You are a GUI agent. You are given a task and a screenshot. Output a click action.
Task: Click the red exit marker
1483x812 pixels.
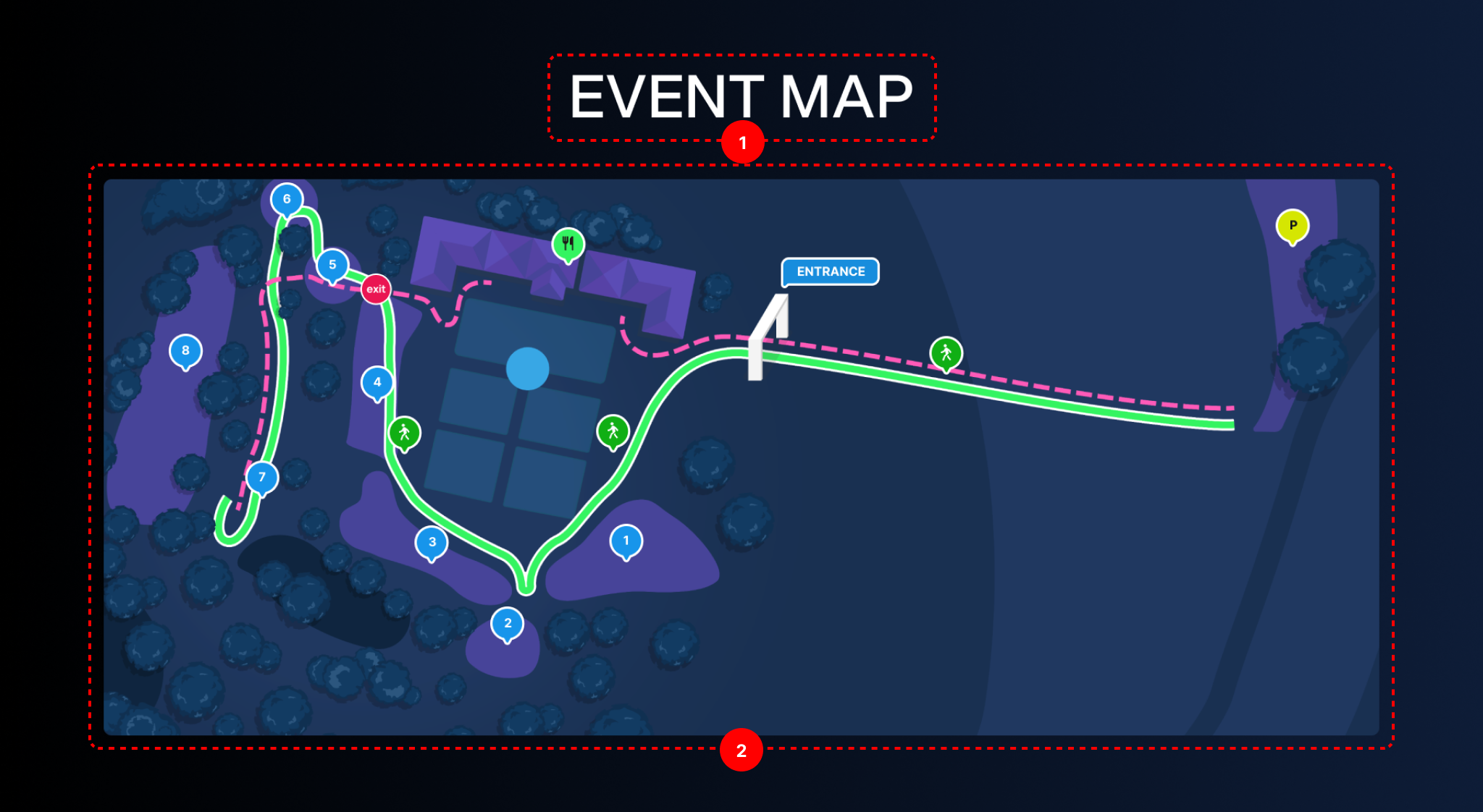[x=376, y=289]
